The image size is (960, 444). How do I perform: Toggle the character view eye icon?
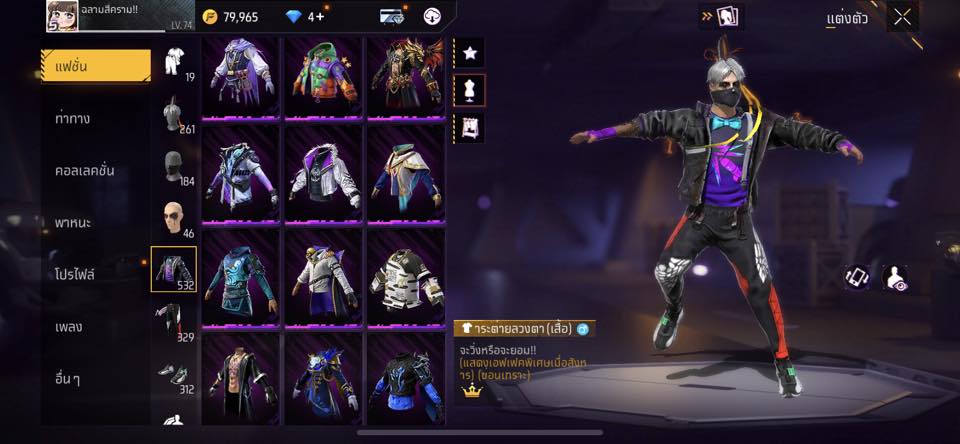pyautogui.click(x=896, y=278)
